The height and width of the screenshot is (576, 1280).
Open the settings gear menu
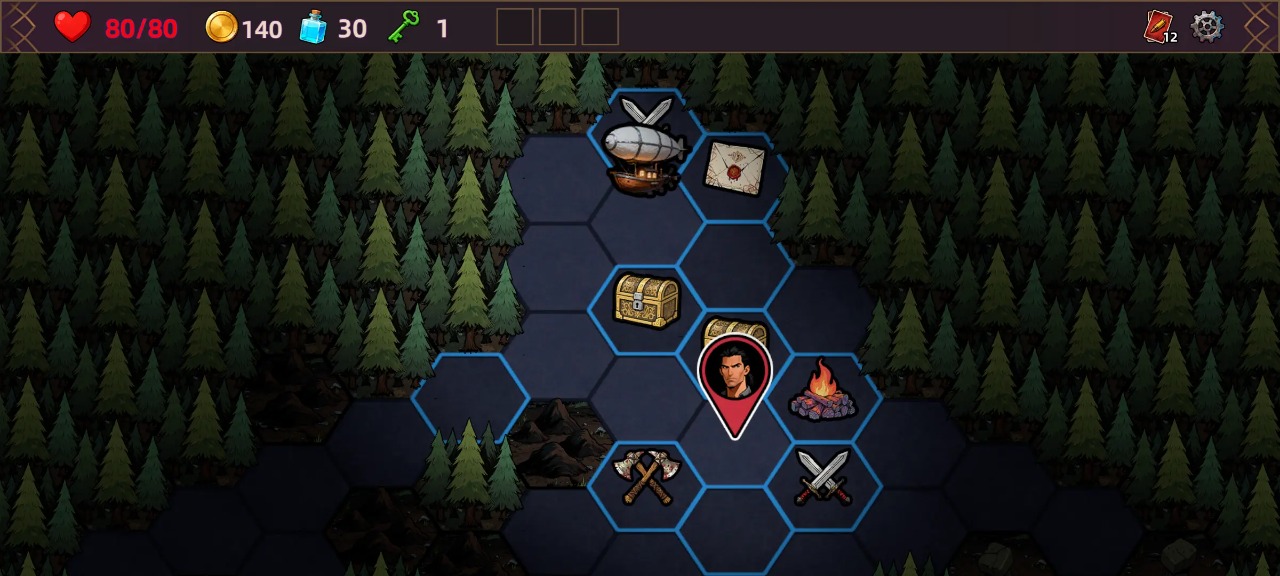[x=1207, y=27]
